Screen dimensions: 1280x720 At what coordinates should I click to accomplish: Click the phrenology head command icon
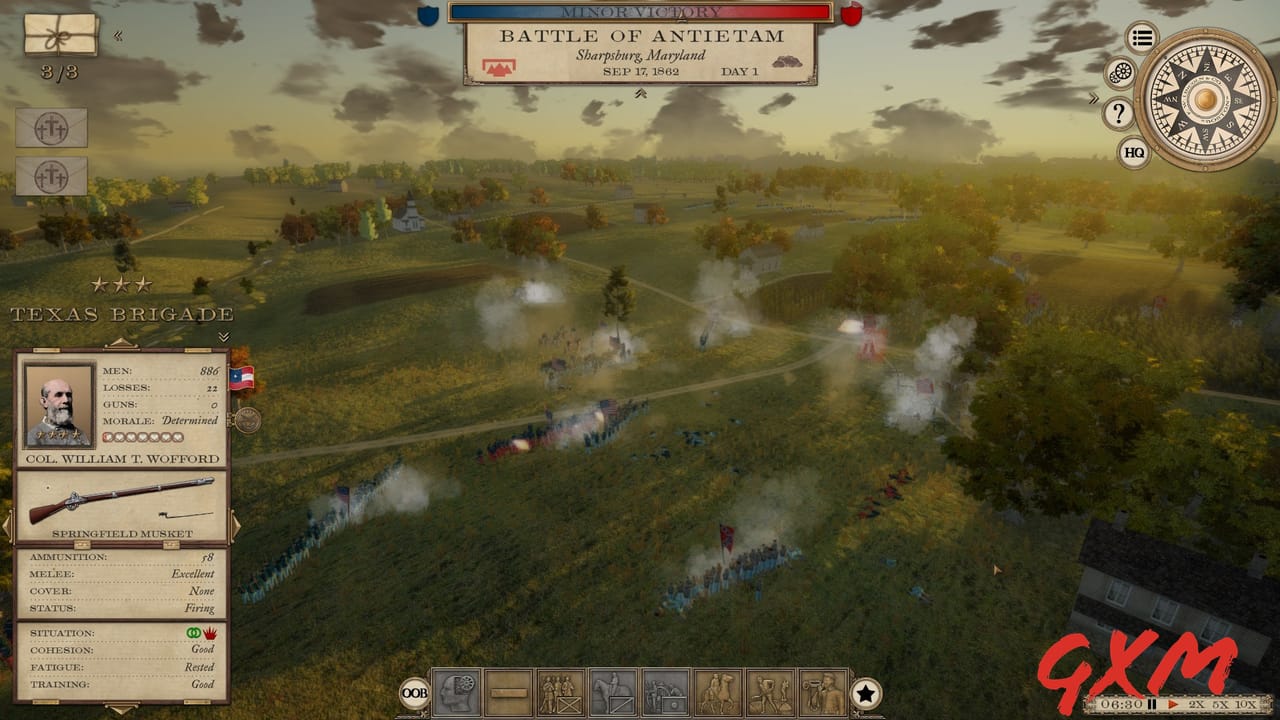pos(456,689)
